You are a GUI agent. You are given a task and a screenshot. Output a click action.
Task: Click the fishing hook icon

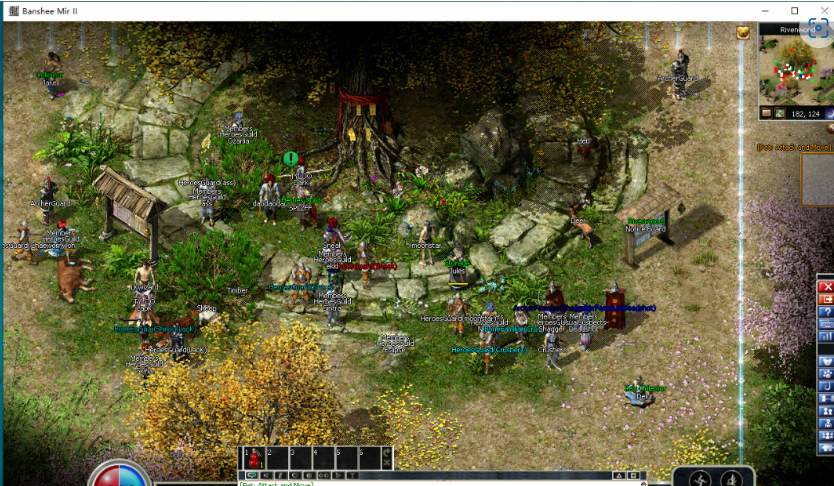point(827,386)
